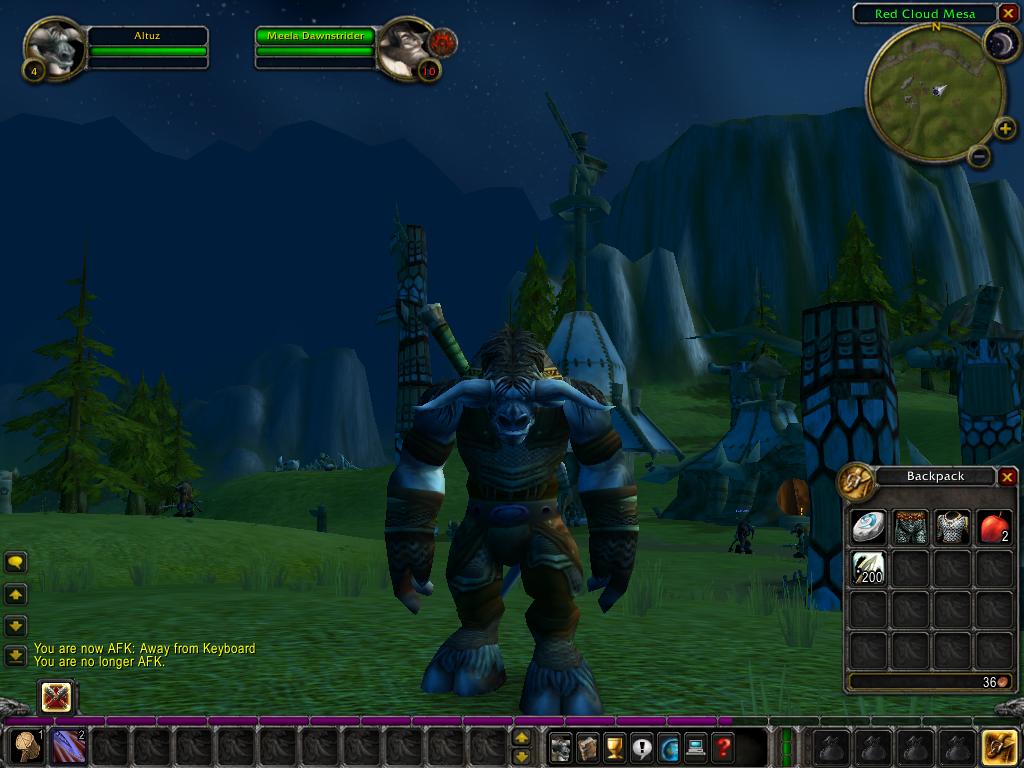The image size is (1024, 768).
Task: Select the Hearthstone in the backpack
Action: coord(868,528)
